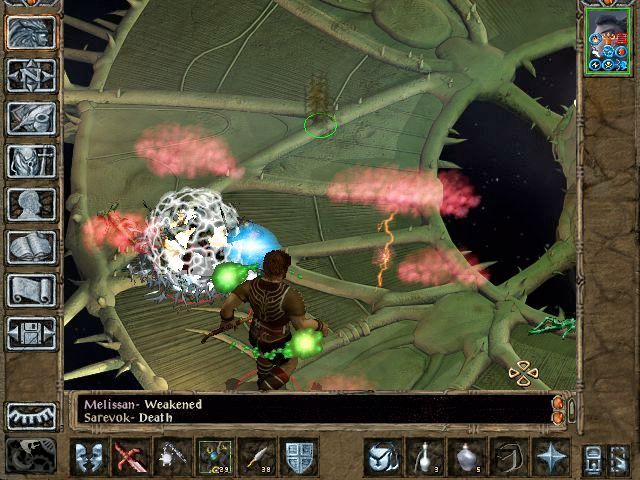Select the two-masks dialogue action button
Screen dimensions: 640x480
click(89, 457)
